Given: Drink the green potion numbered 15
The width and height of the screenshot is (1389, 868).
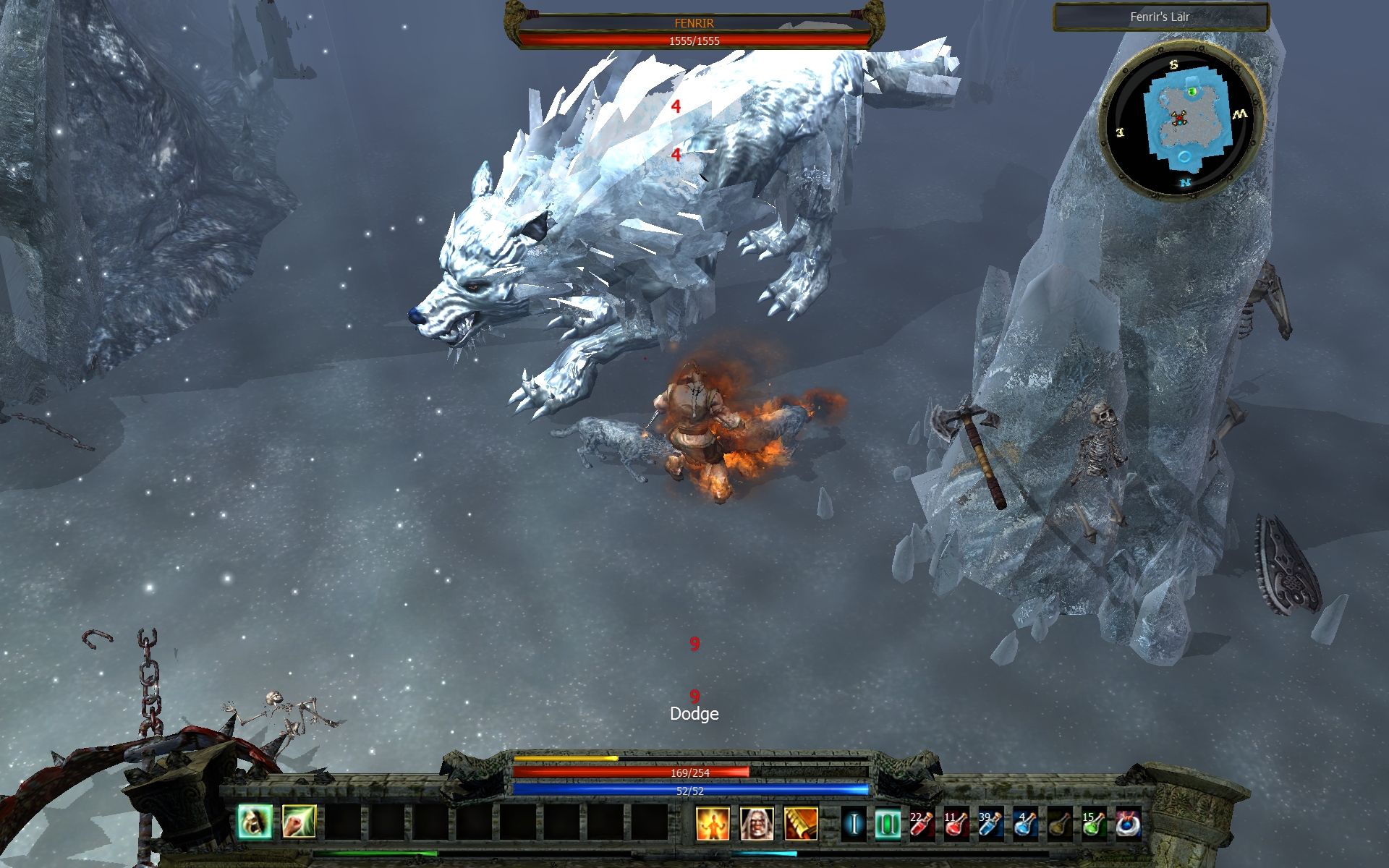Looking at the screenshot, I should pyautogui.click(x=1094, y=824).
